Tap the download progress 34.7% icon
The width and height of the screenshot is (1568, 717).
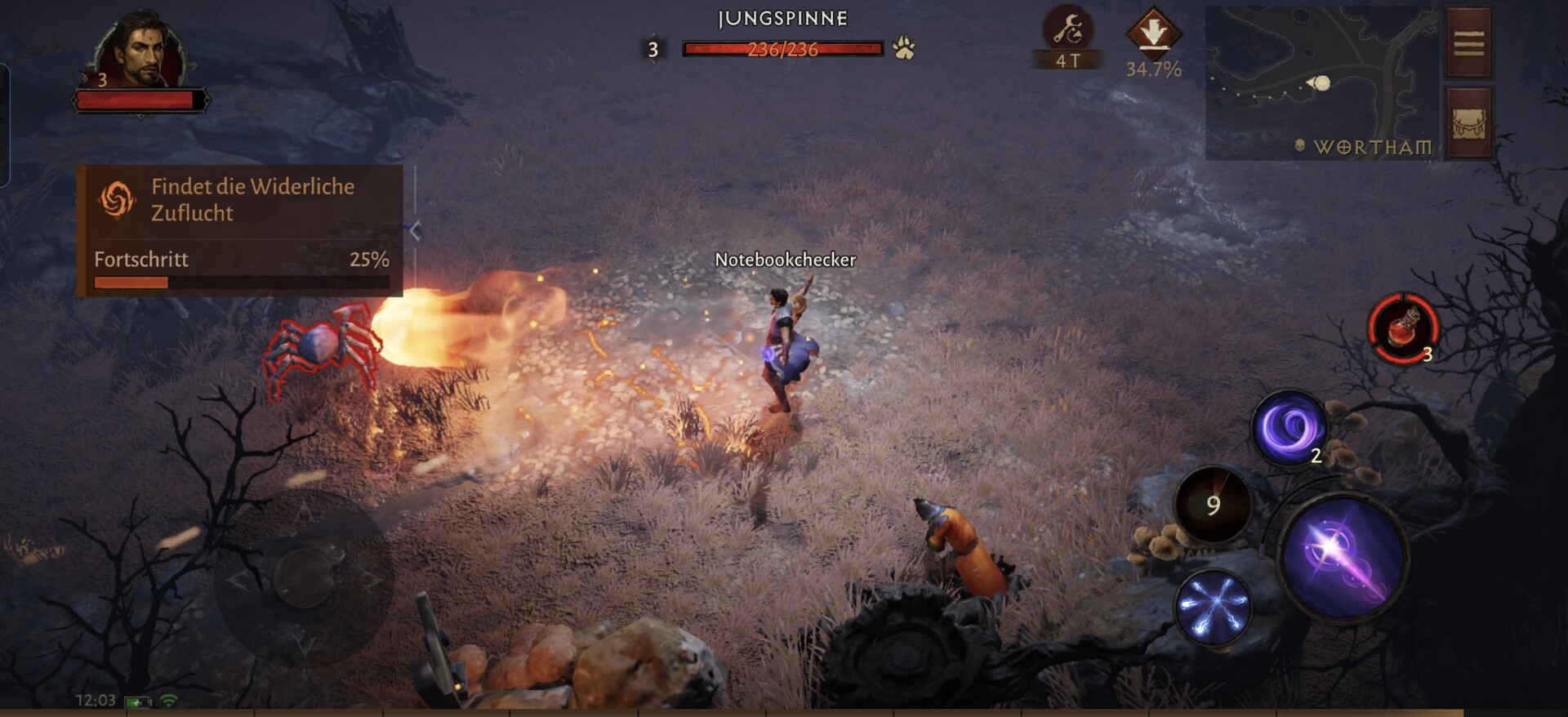1153,34
